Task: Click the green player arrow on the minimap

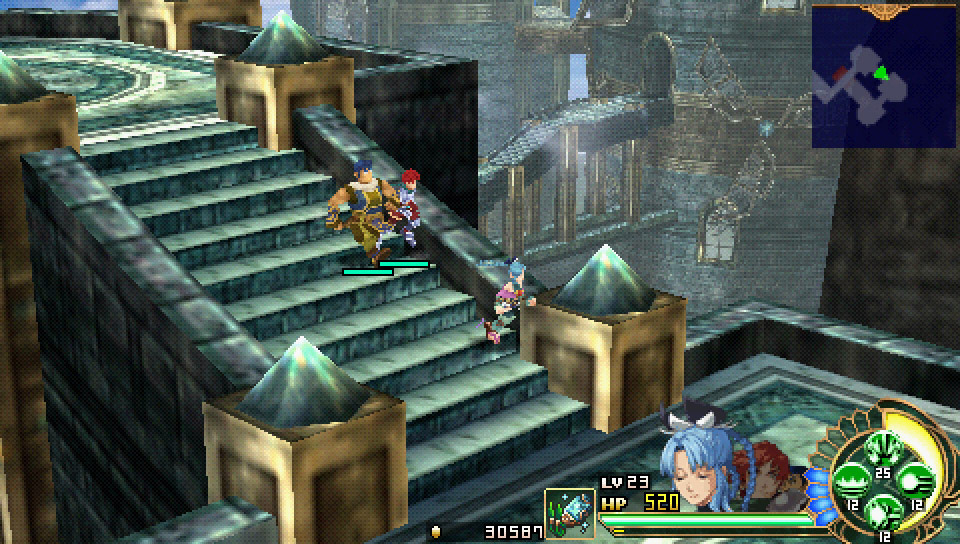Action: pyautogui.click(x=881, y=72)
